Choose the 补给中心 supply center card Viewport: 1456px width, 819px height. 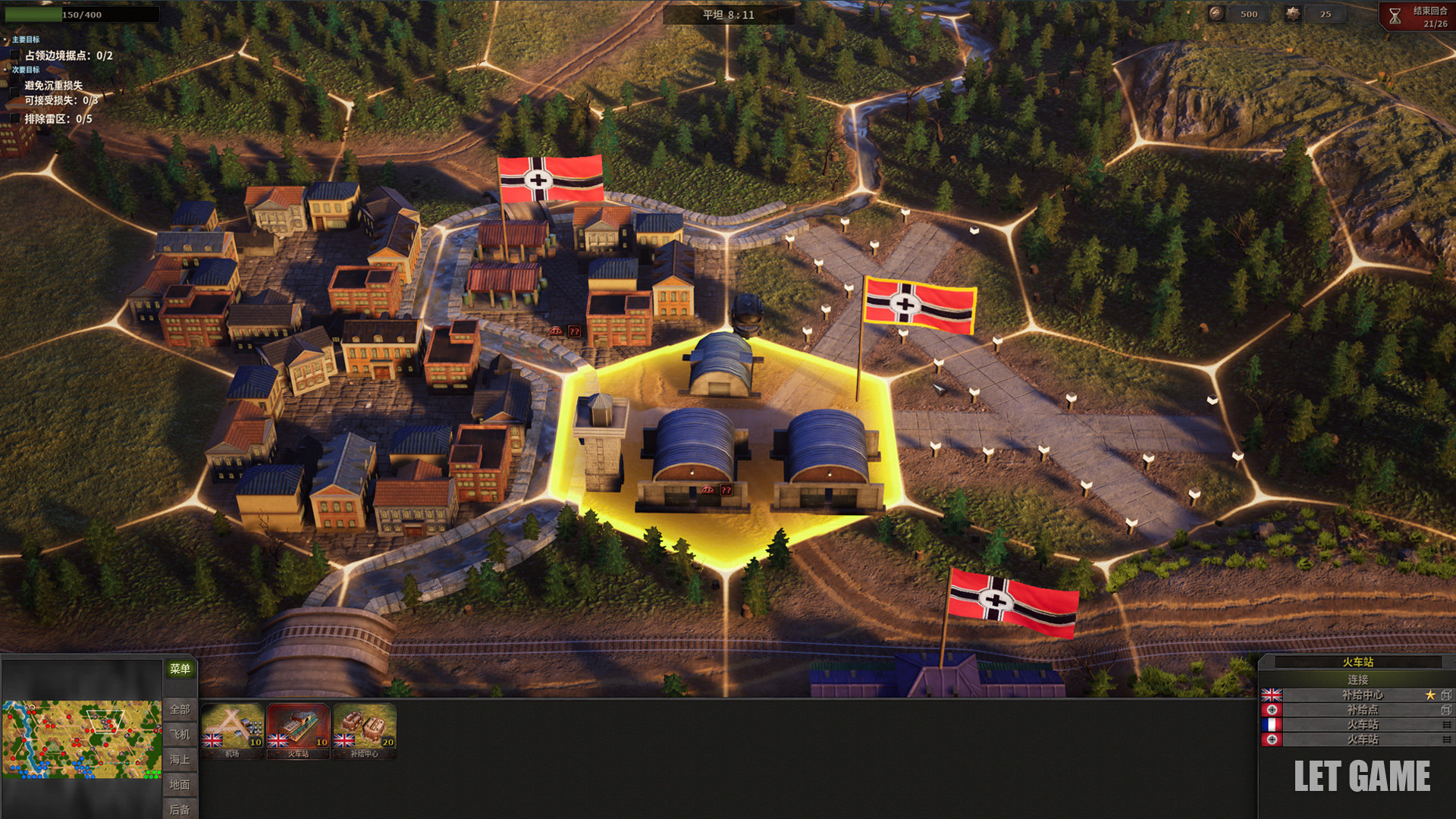click(x=364, y=730)
